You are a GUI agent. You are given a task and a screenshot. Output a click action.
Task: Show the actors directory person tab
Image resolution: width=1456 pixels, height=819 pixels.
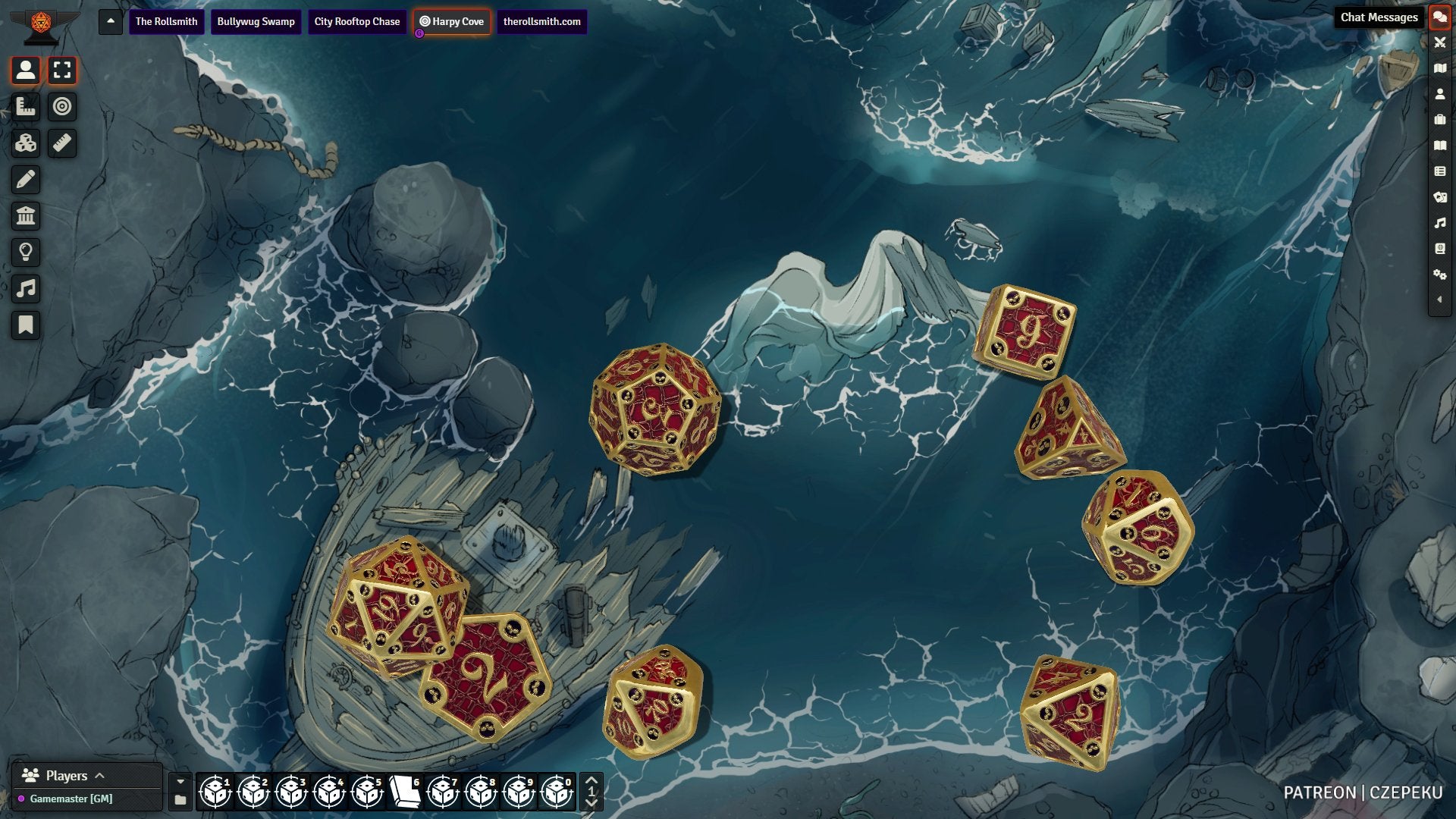click(1439, 94)
